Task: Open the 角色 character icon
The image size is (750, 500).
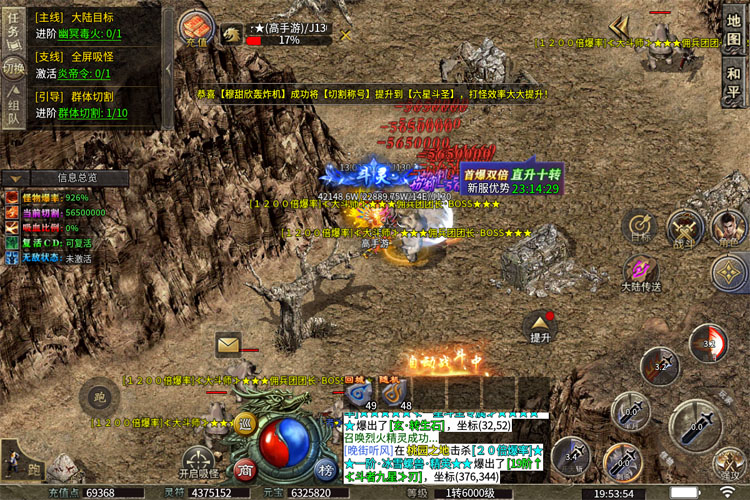Action: [x=730, y=227]
